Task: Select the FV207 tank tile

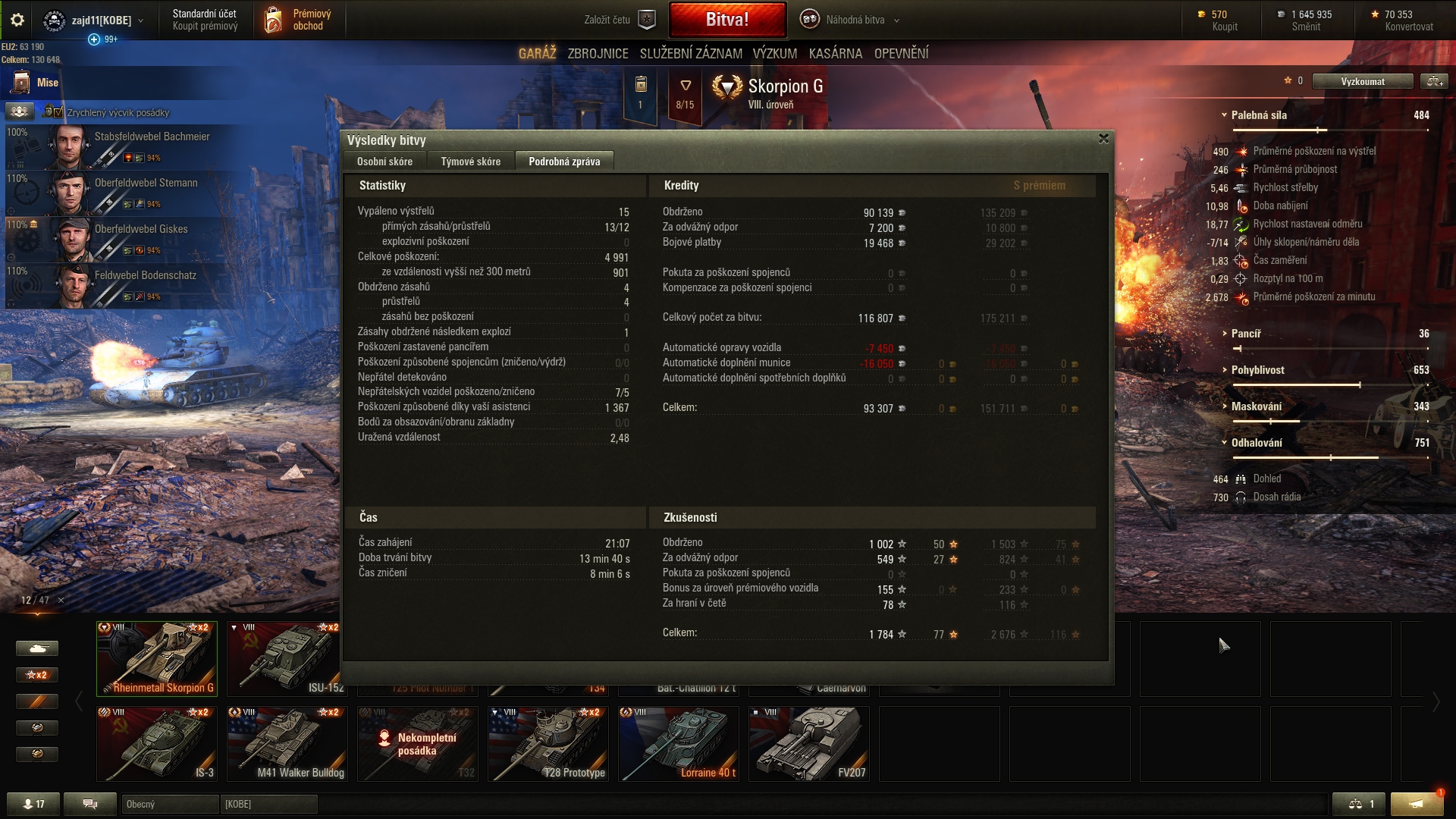Action: coord(808,743)
